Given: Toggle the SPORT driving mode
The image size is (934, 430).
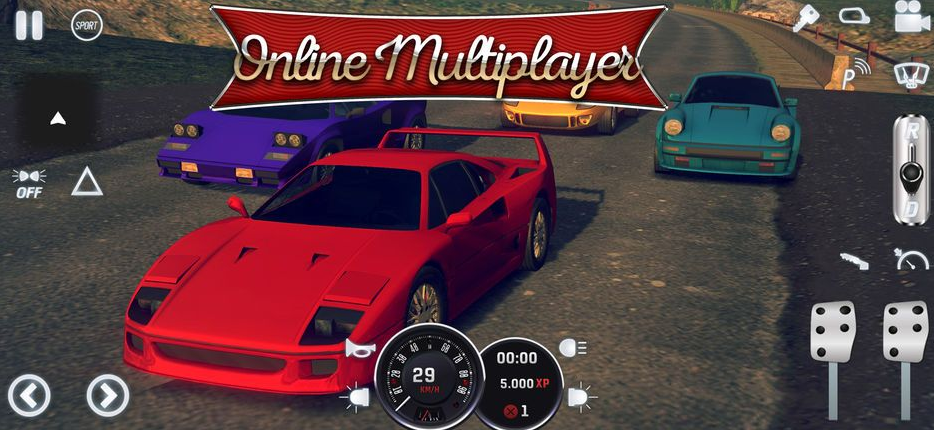Looking at the screenshot, I should [87, 25].
